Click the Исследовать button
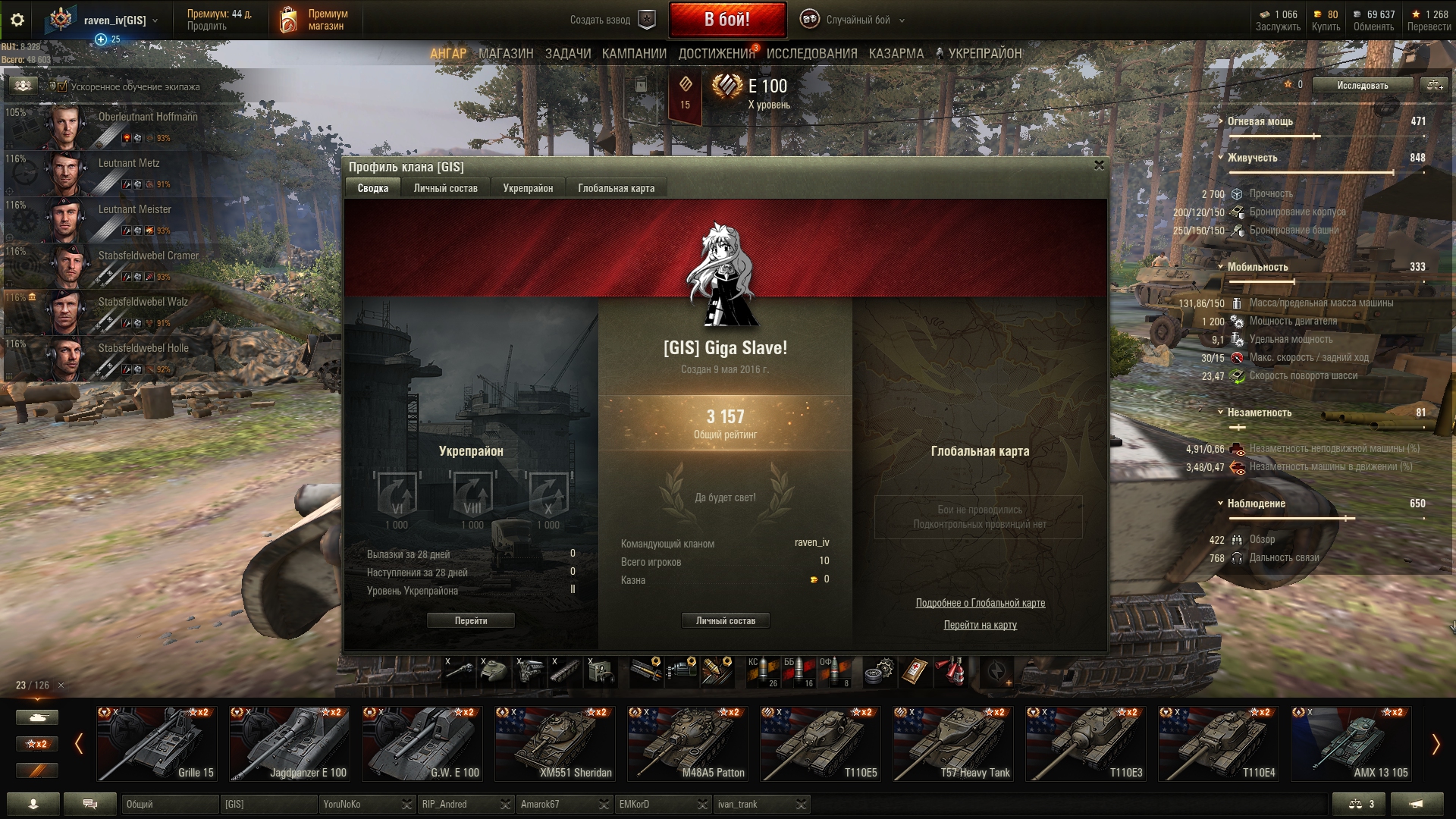The width and height of the screenshot is (1456, 819). tap(1362, 85)
